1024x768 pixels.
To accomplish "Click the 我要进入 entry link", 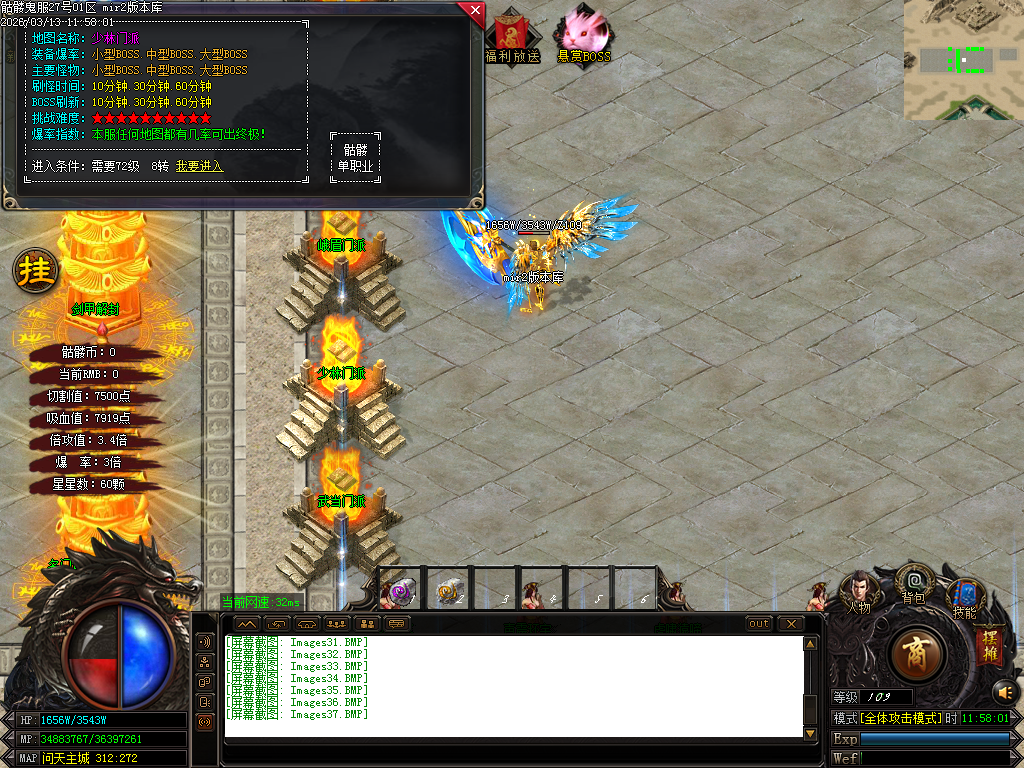I will coord(199,166).
